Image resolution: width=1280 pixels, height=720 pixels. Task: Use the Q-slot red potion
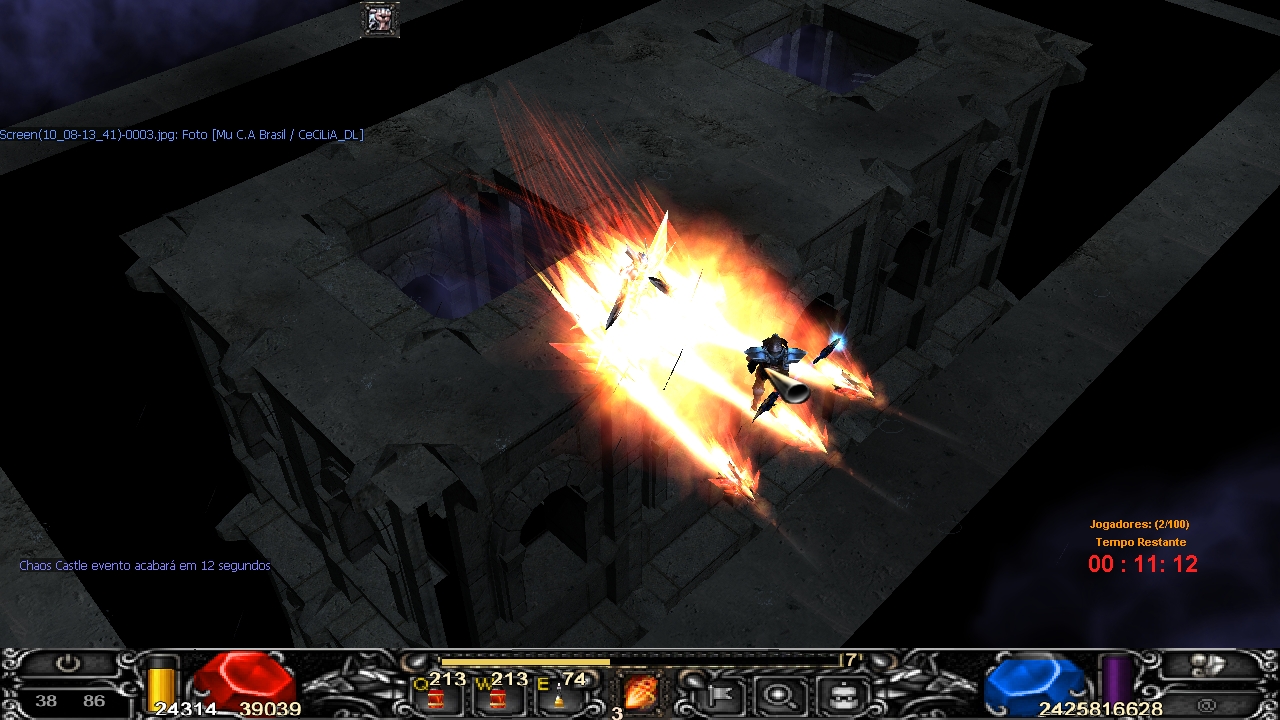(436, 696)
